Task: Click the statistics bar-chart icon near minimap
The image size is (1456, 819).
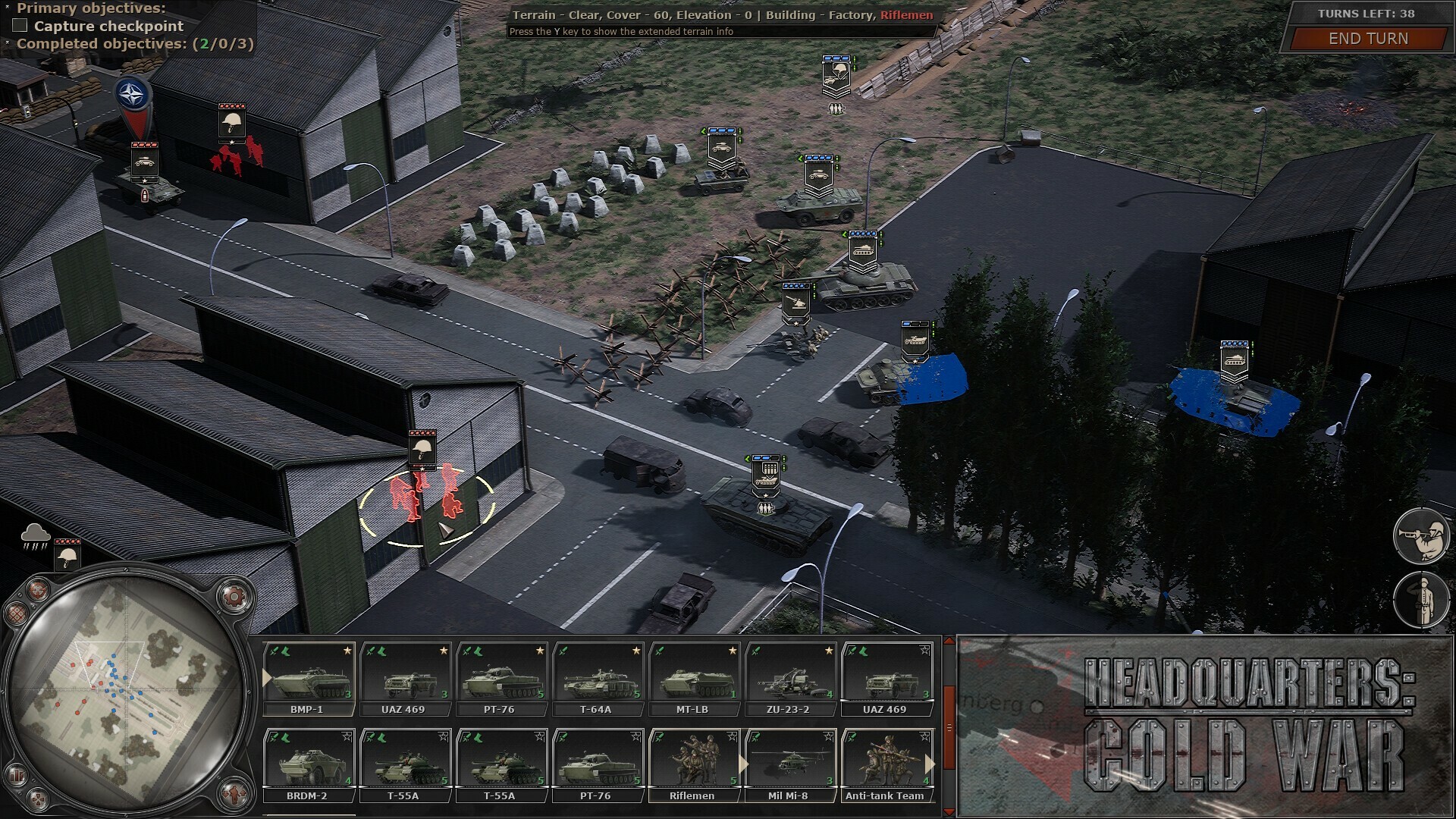Action: pyautogui.click(x=16, y=774)
